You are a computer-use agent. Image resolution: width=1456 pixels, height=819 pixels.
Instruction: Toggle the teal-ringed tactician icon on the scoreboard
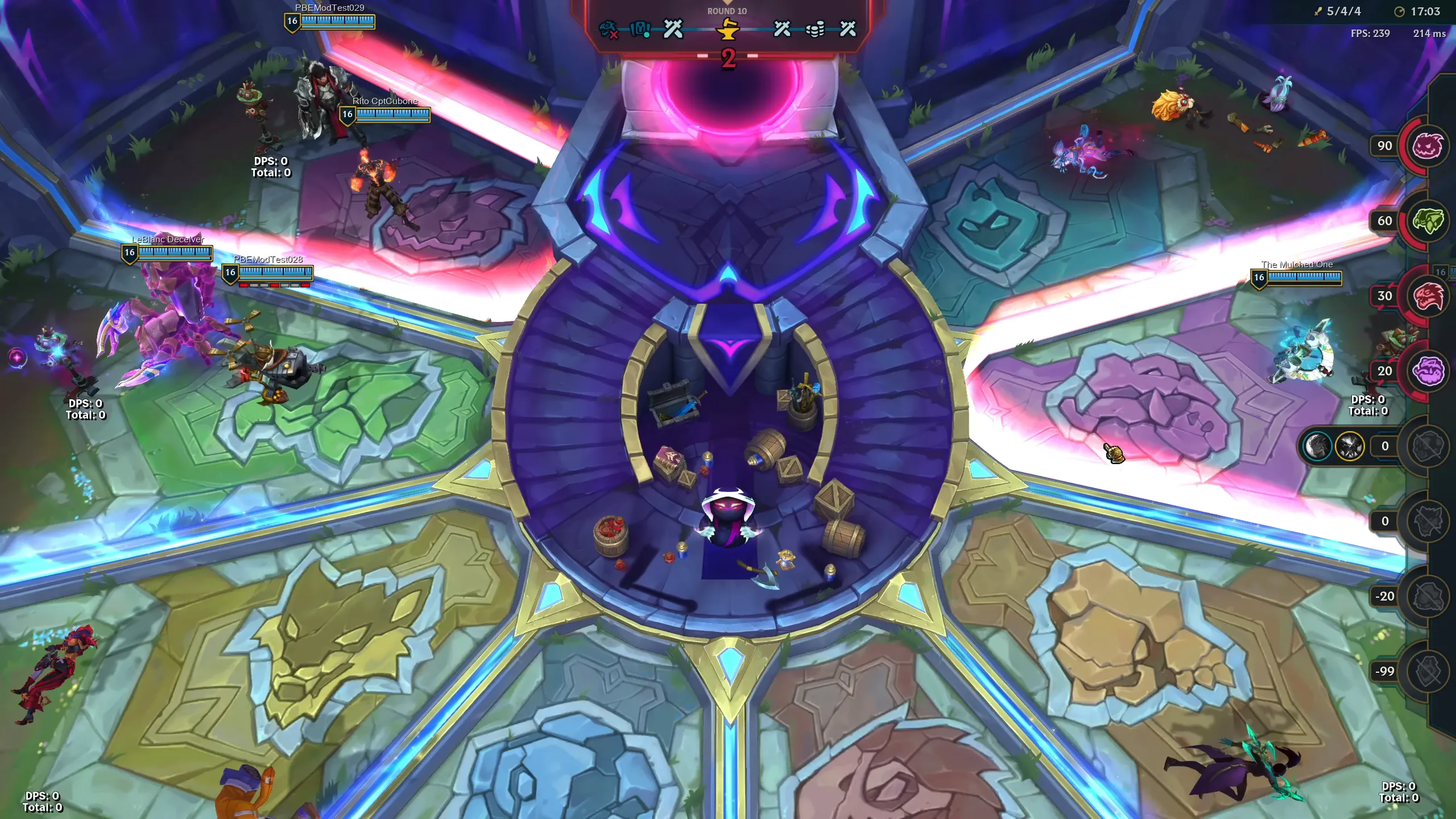1318,446
